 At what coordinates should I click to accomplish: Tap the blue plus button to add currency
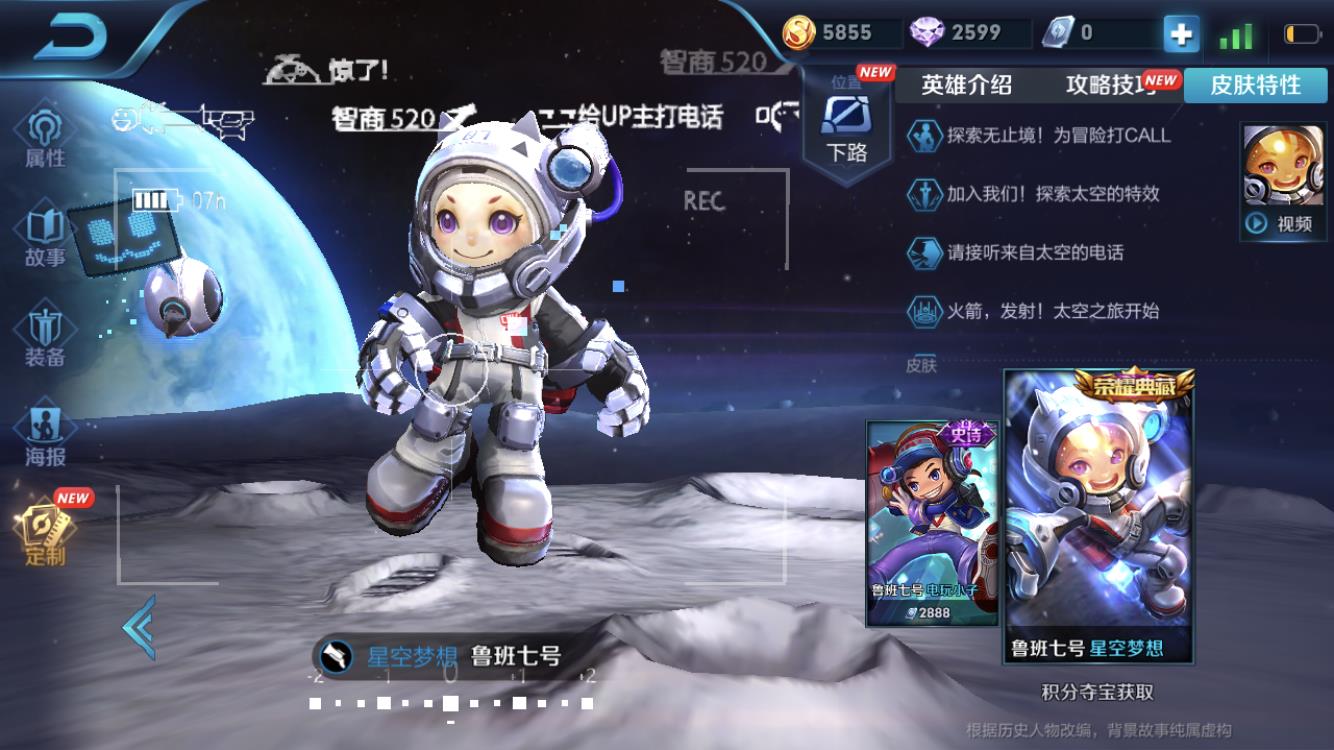tap(1181, 34)
